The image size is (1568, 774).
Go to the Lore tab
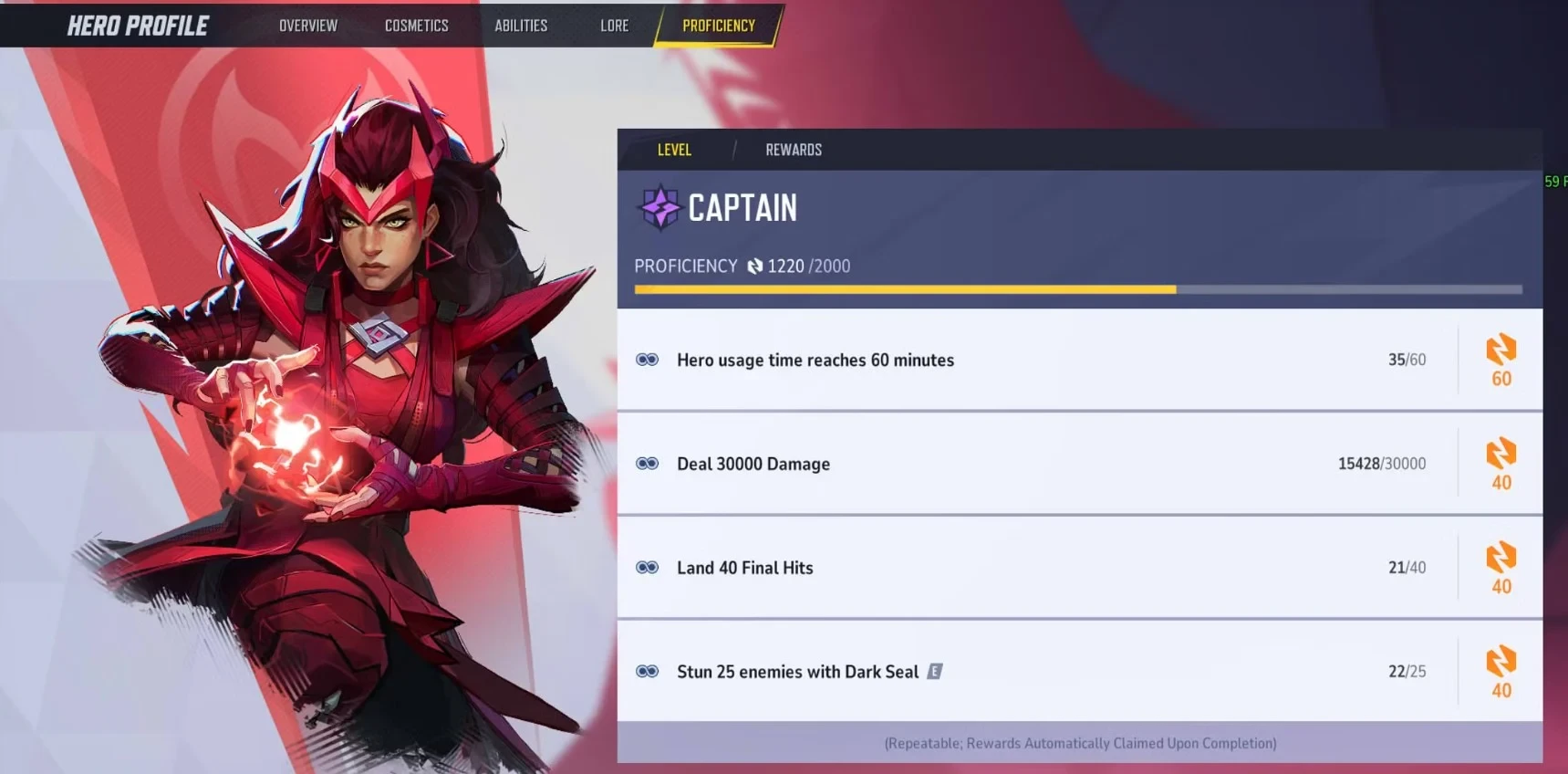[614, 26]
